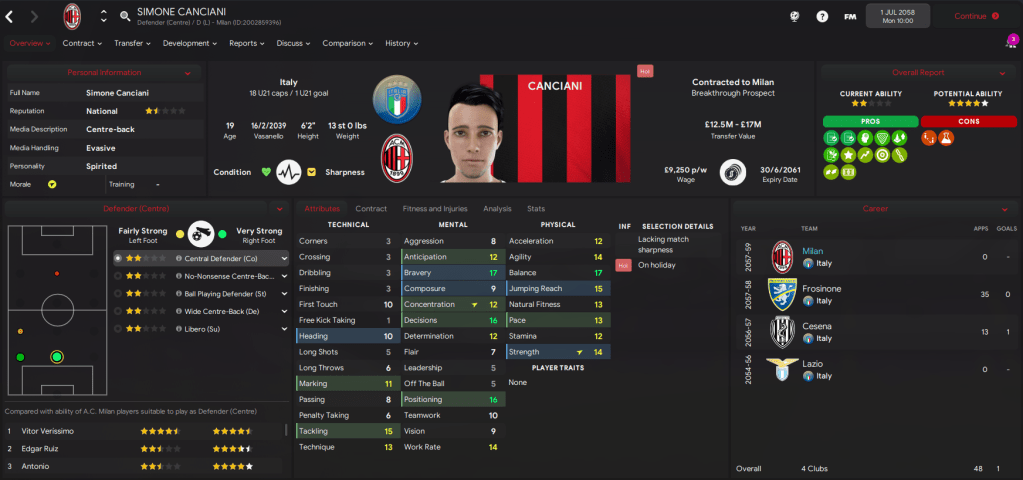Show the Analysis tab

pyautogui.click(x=497, y=209)
